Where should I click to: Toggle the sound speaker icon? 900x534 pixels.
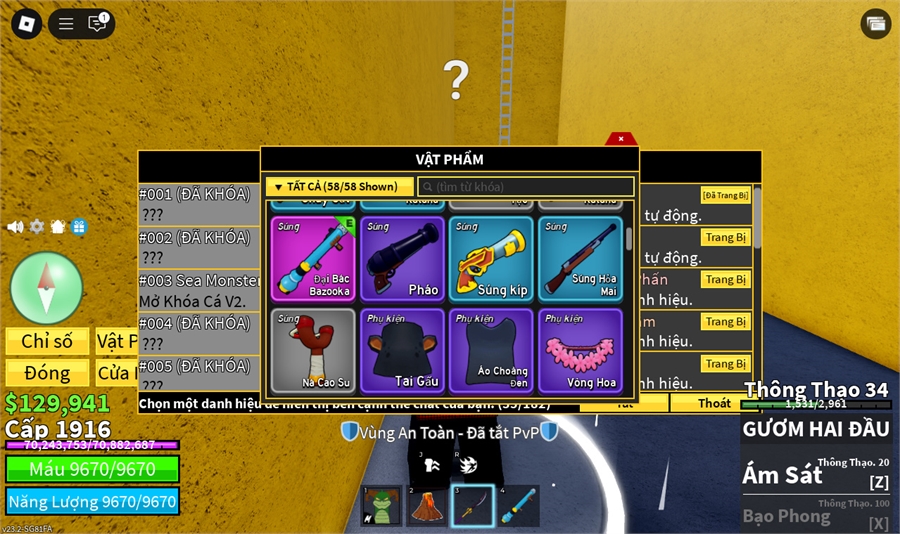point(15,227)
